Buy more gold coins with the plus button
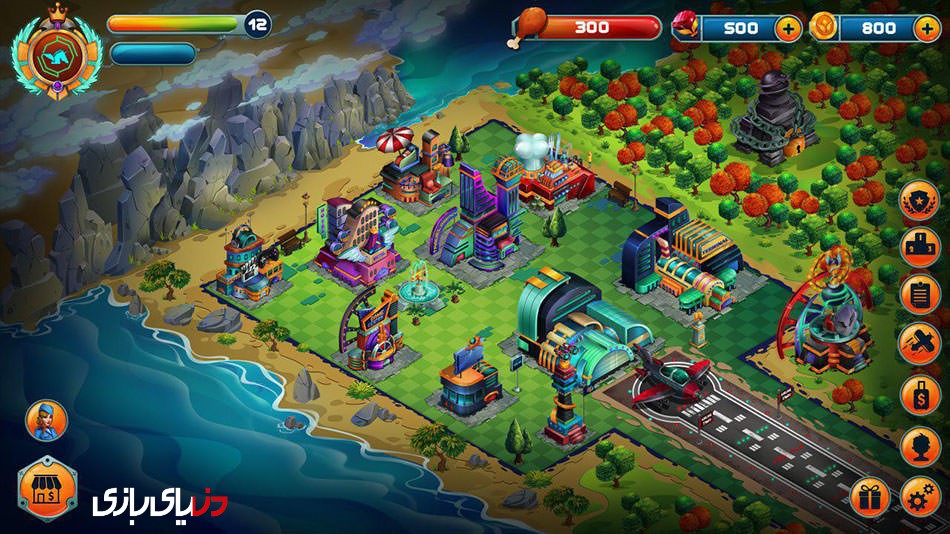Viewport: 950px width, 534px height. click(x=926, y=27)
